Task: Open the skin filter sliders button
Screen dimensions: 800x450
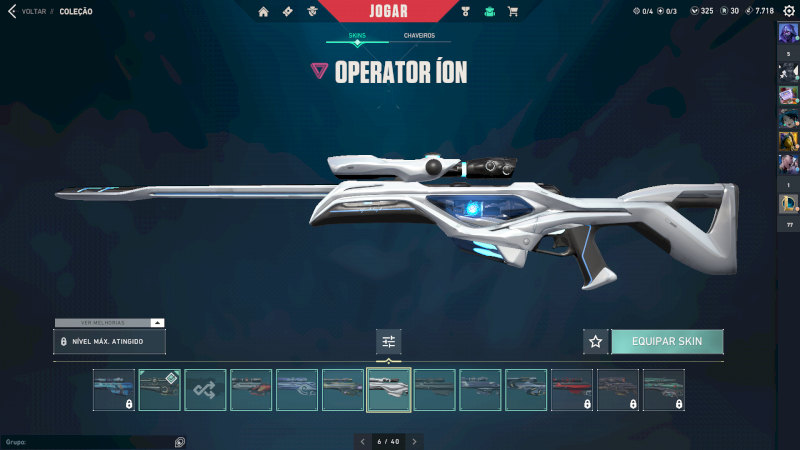Action: [x=389, y=342]
